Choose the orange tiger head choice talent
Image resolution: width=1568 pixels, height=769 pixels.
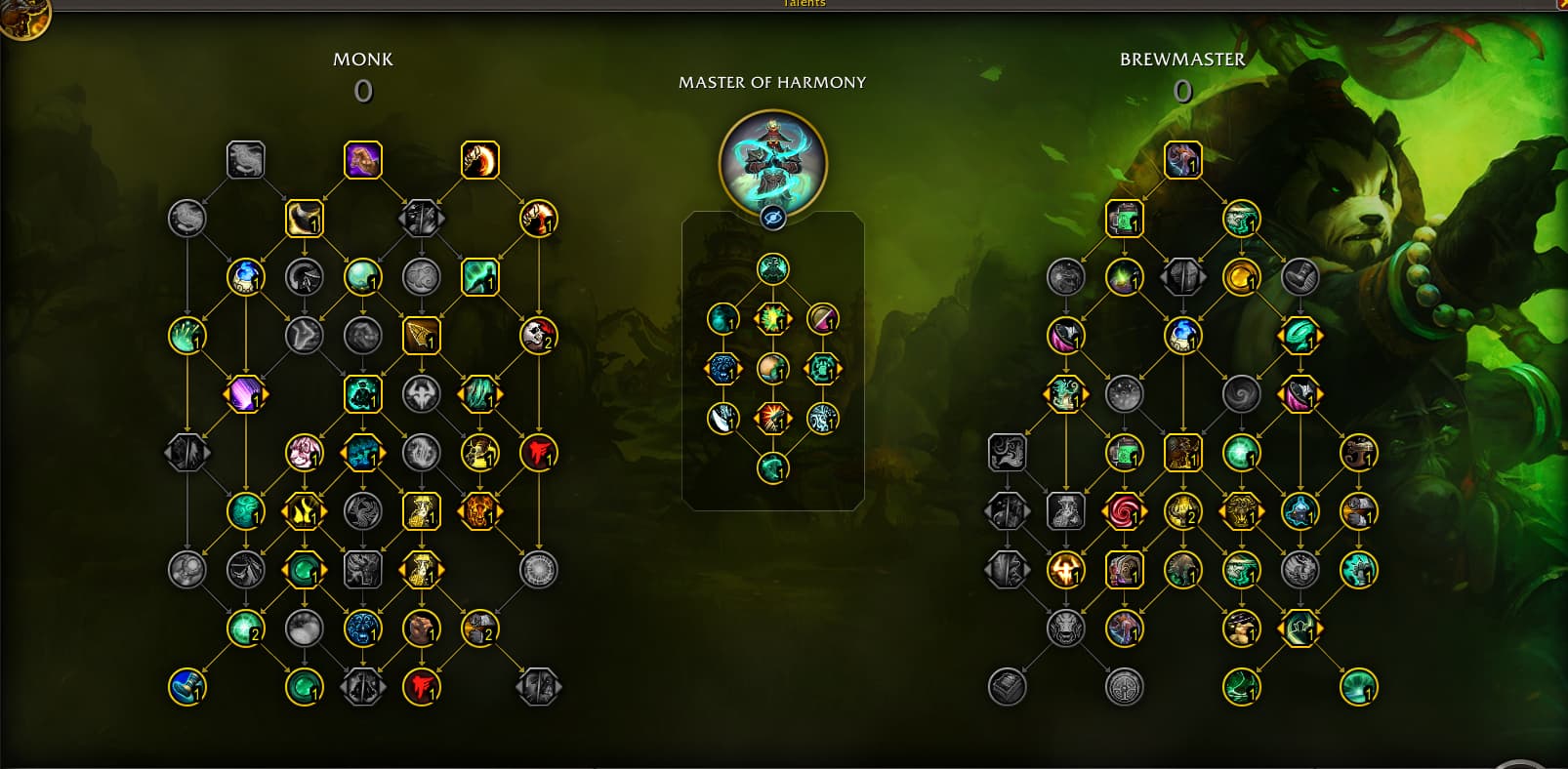point(479,511)
